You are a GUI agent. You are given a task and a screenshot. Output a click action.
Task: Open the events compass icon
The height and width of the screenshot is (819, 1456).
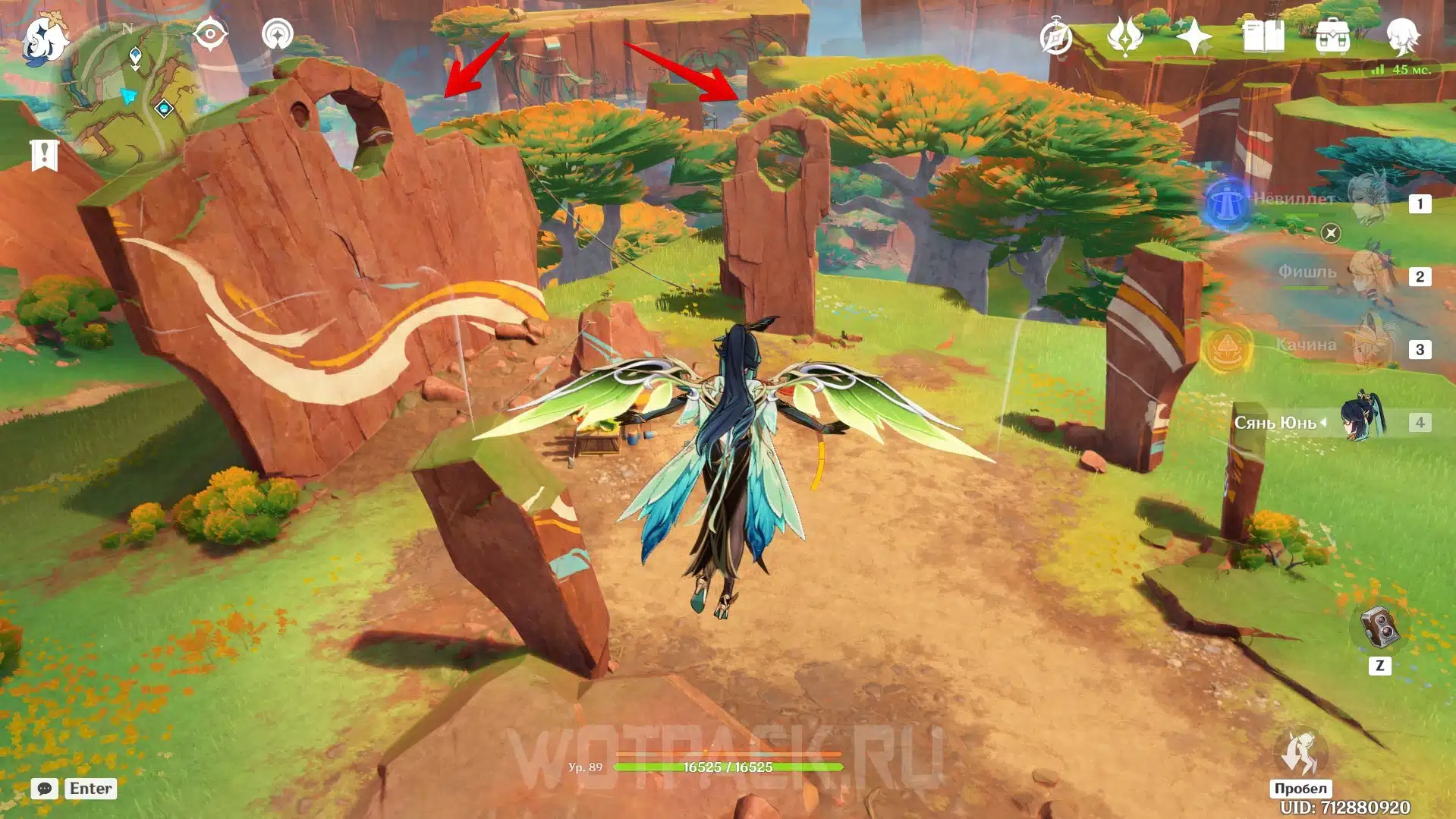[1055, 37]
